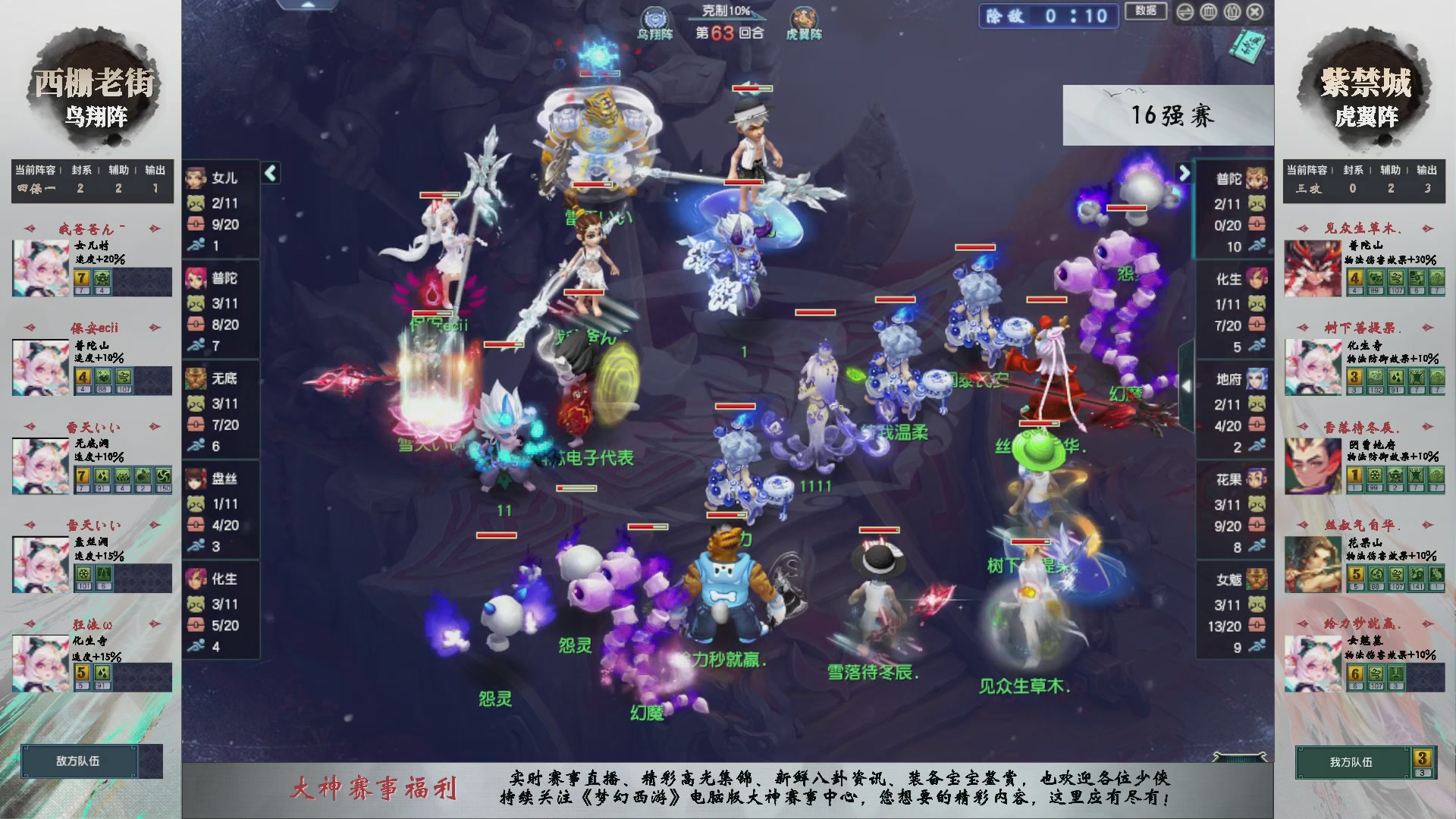Viewport: 1456px width, 819px height.
Task: Click the swap/switch-view circular icon in top-right toolbar
Action: [x=1185, y=11]
